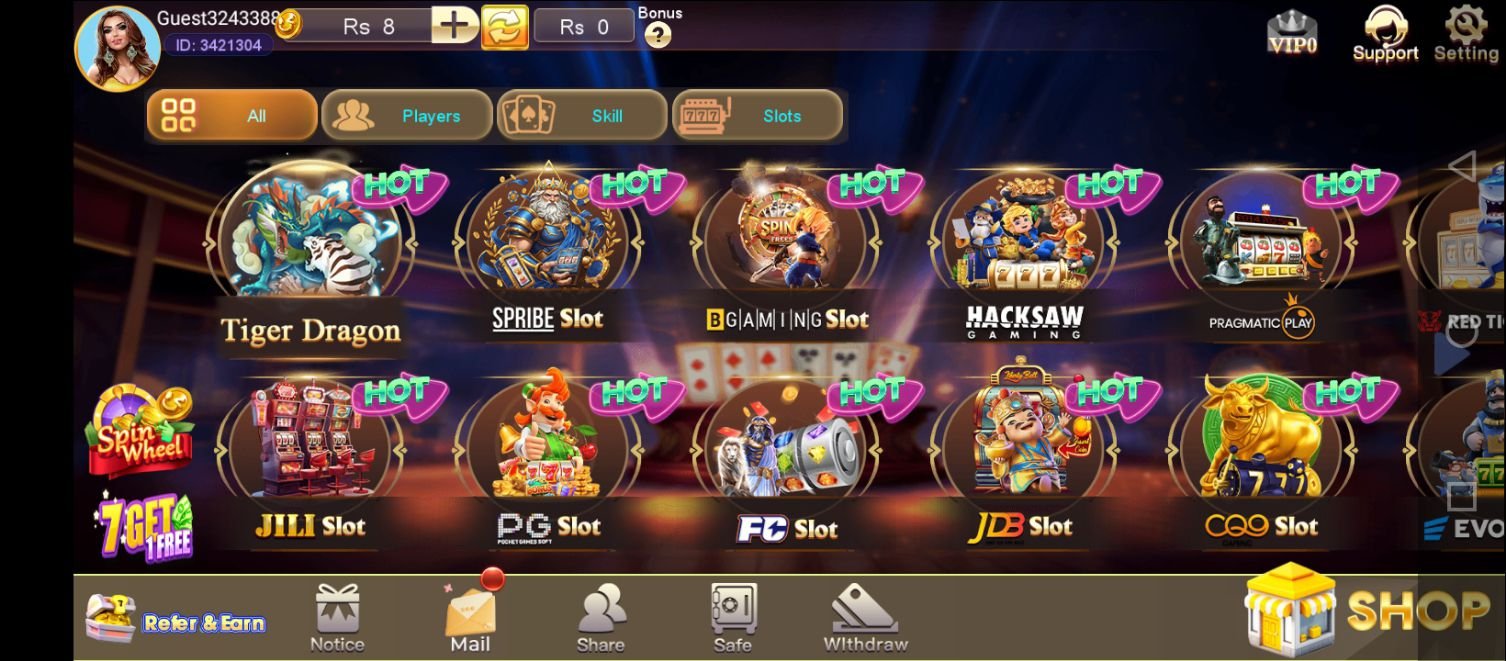Switch to the Players category tab

click(406, 116)
